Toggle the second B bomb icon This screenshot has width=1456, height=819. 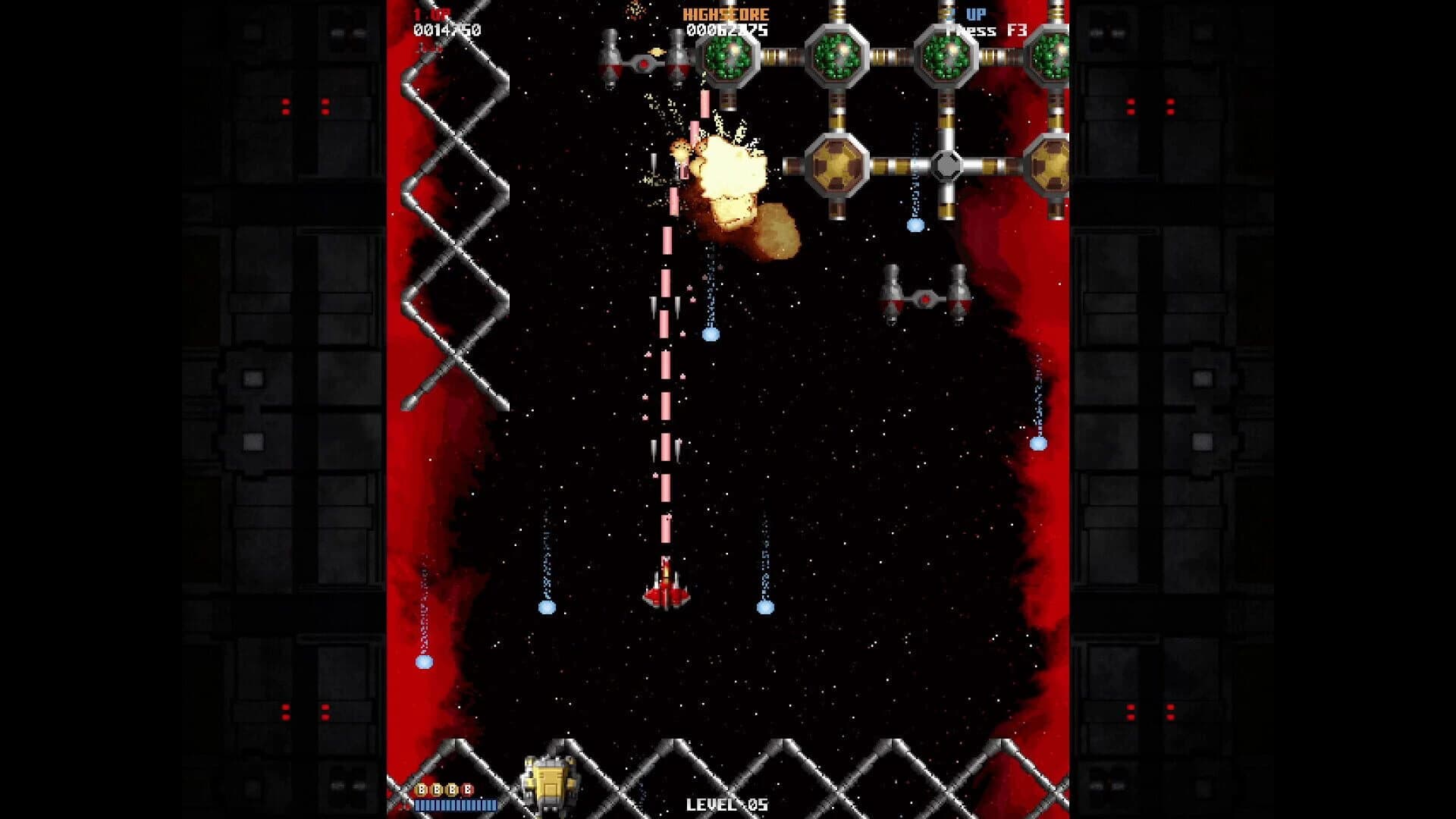[436, 790]
